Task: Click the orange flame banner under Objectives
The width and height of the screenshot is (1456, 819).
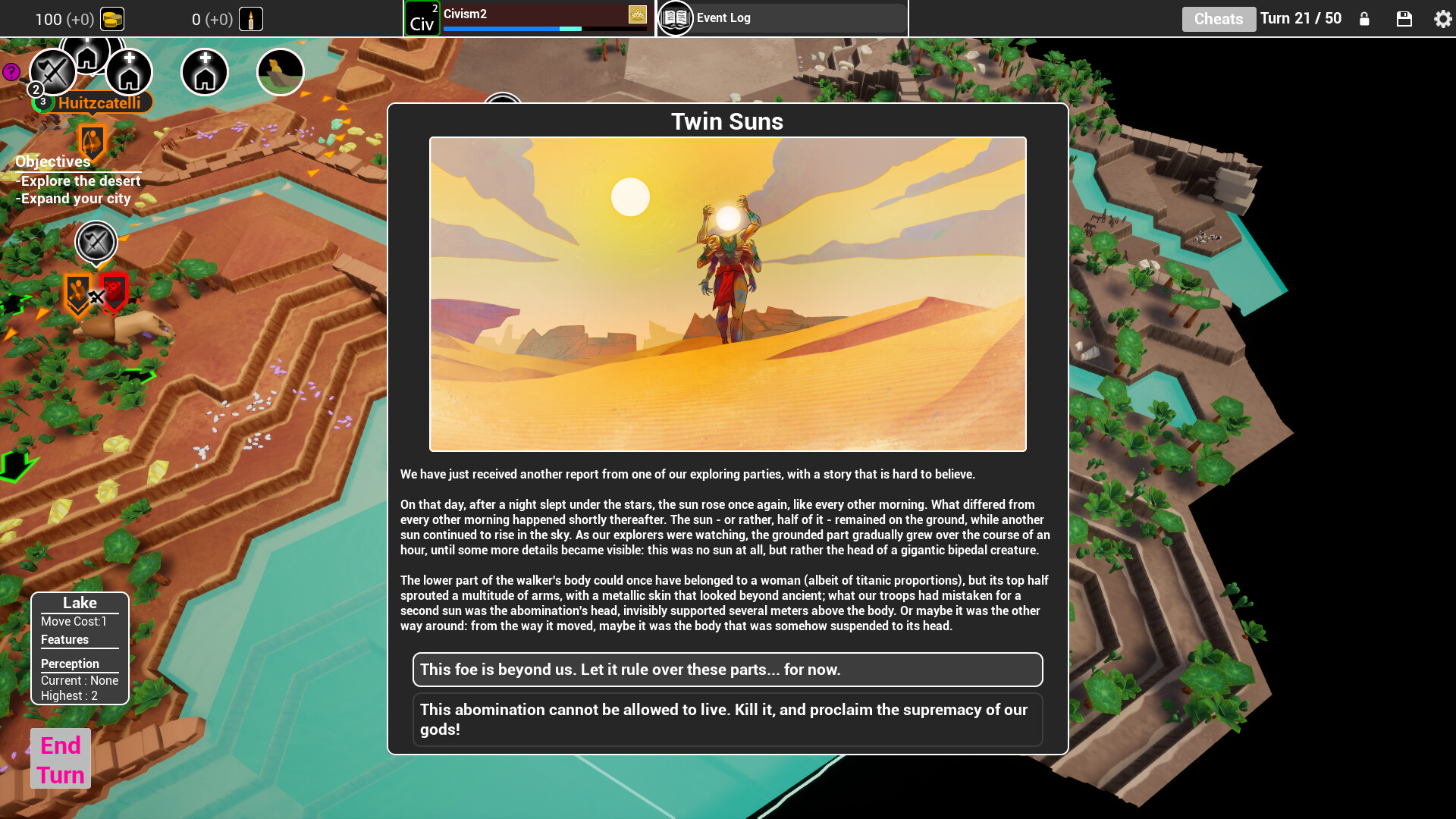Action: [90, 144]
